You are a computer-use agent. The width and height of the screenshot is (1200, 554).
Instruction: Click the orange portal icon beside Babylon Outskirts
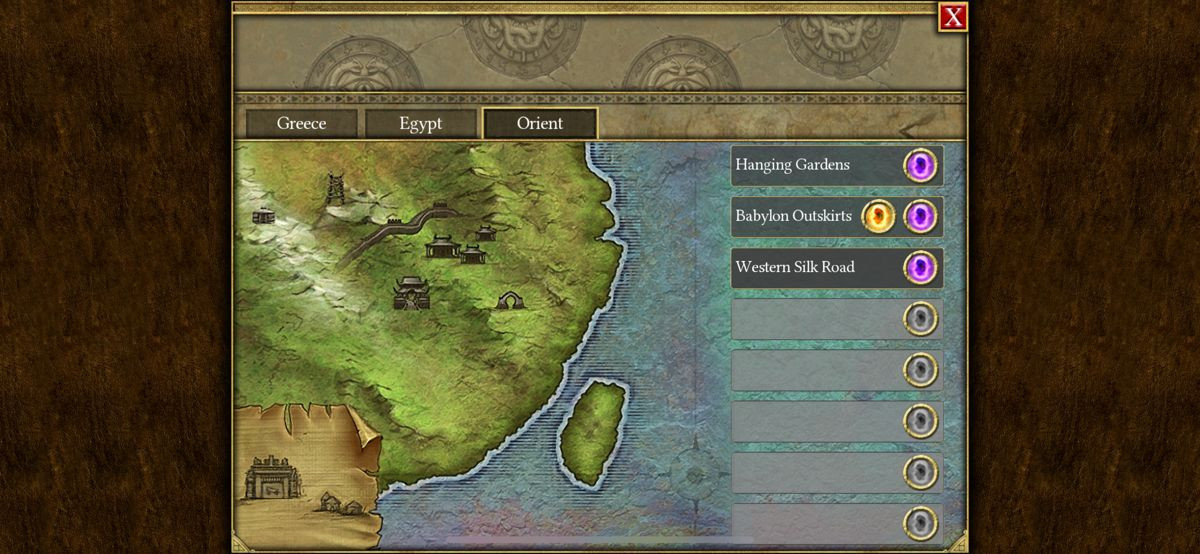878,216
